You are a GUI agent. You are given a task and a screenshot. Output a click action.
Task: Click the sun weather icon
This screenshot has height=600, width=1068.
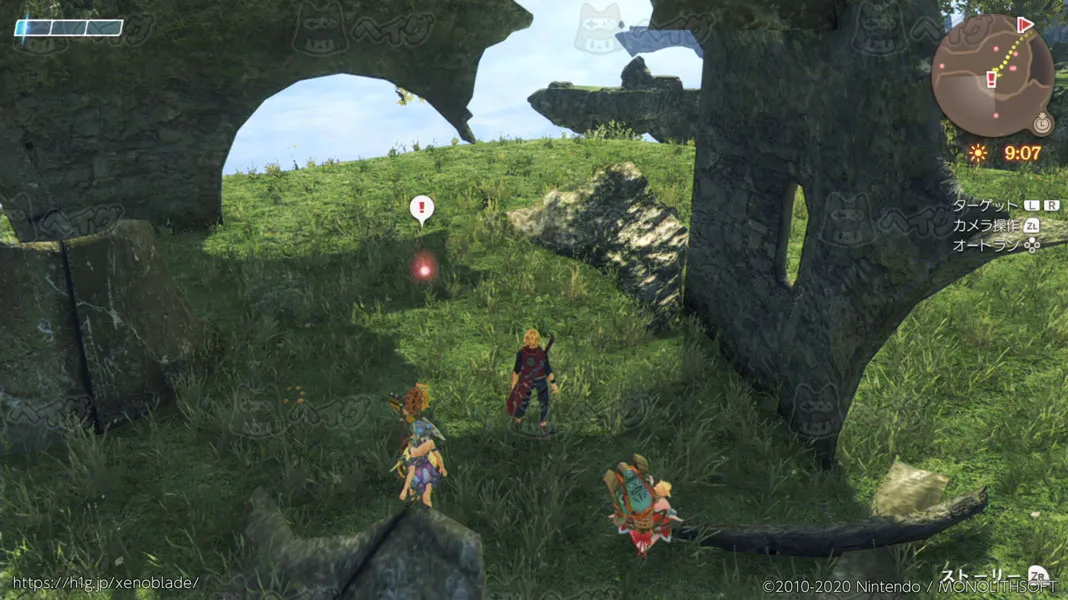point(977,153)
